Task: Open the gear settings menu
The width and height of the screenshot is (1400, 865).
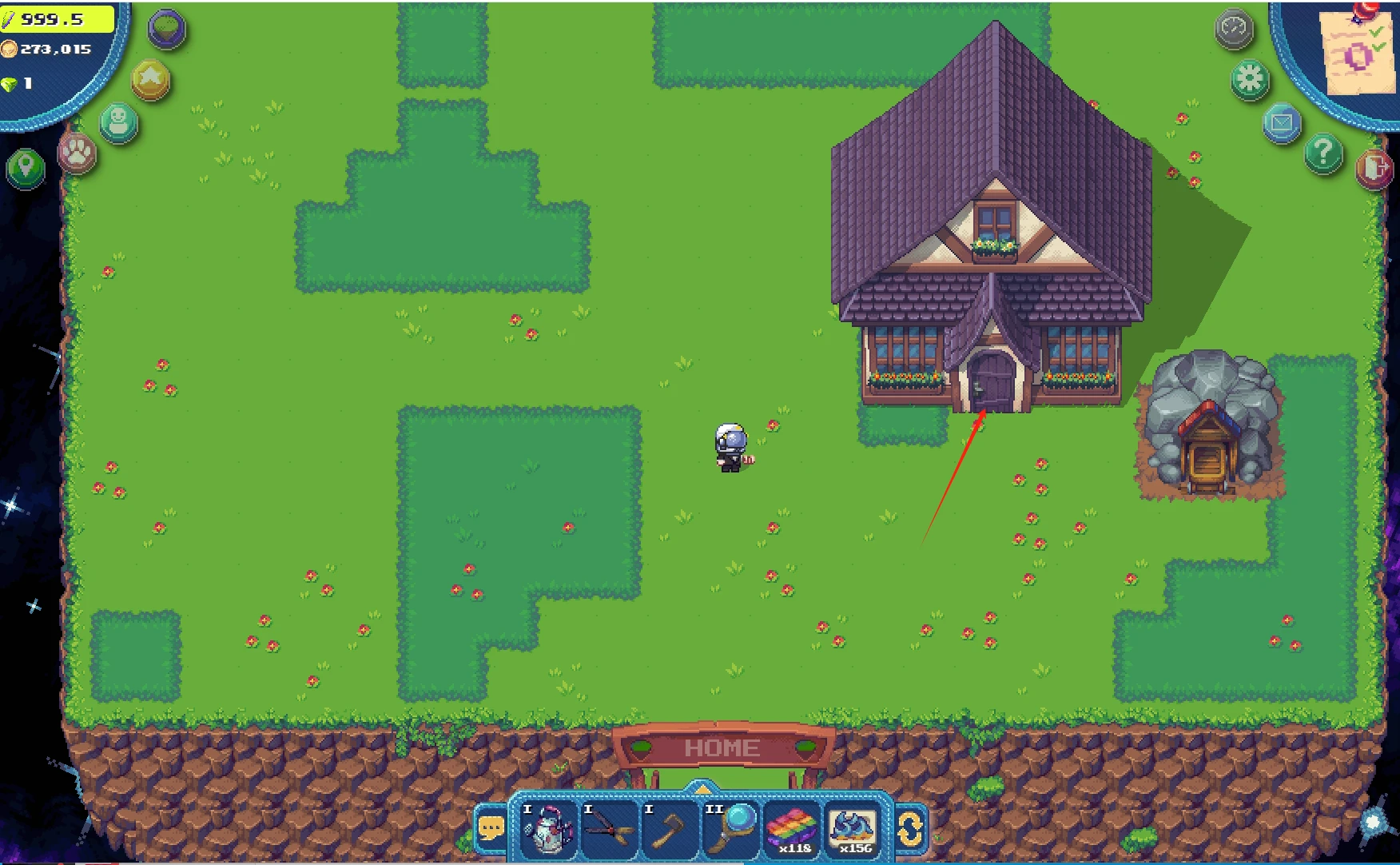Action: coord(1250,79)
